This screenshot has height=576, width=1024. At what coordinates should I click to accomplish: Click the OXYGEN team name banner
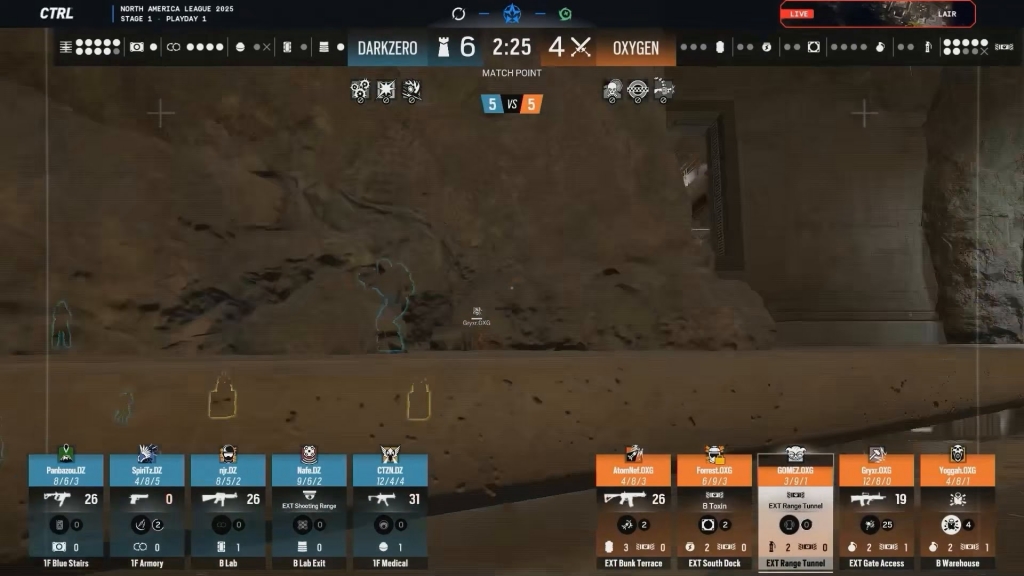[x=636, y=48]
